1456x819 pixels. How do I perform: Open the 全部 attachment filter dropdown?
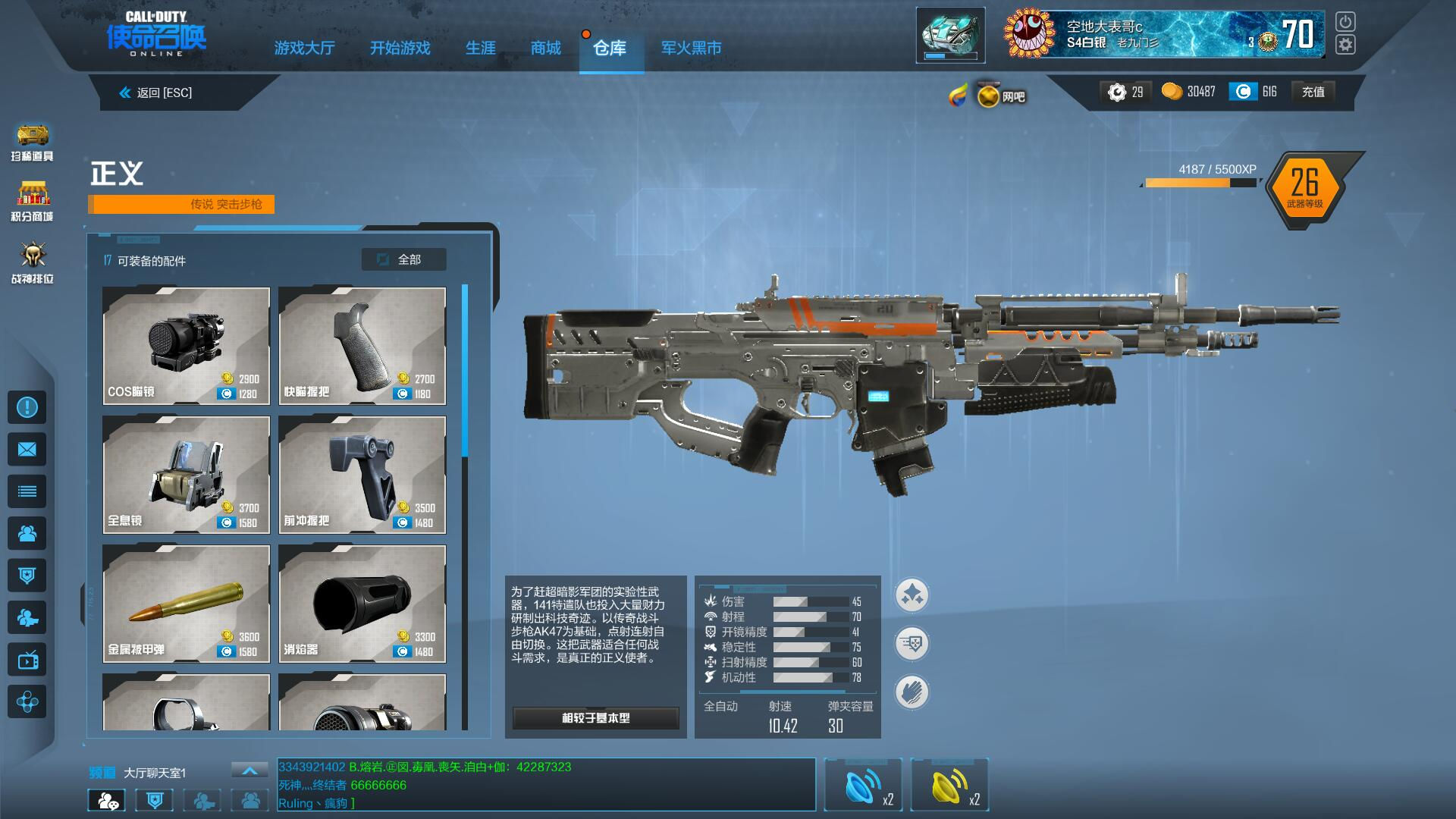(403, 259)
